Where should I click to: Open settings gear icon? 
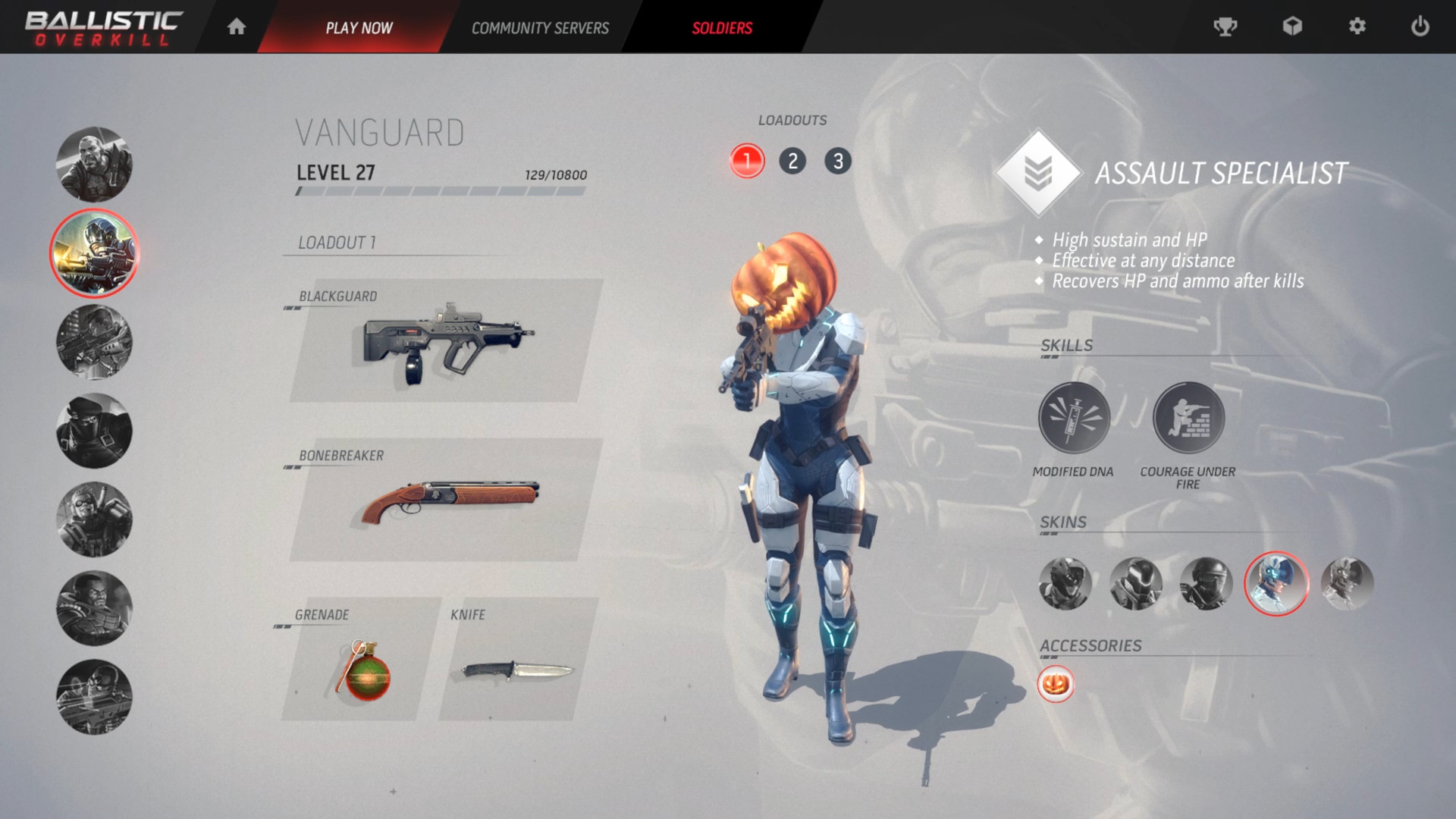[x=1357, y=27]
